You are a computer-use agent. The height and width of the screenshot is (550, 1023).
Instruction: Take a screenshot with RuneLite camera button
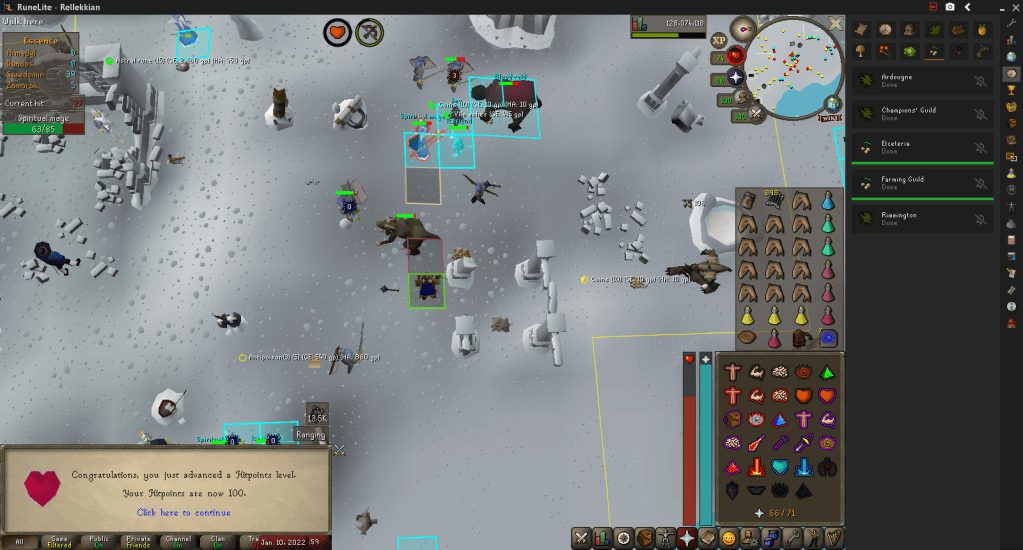point(949,7)
